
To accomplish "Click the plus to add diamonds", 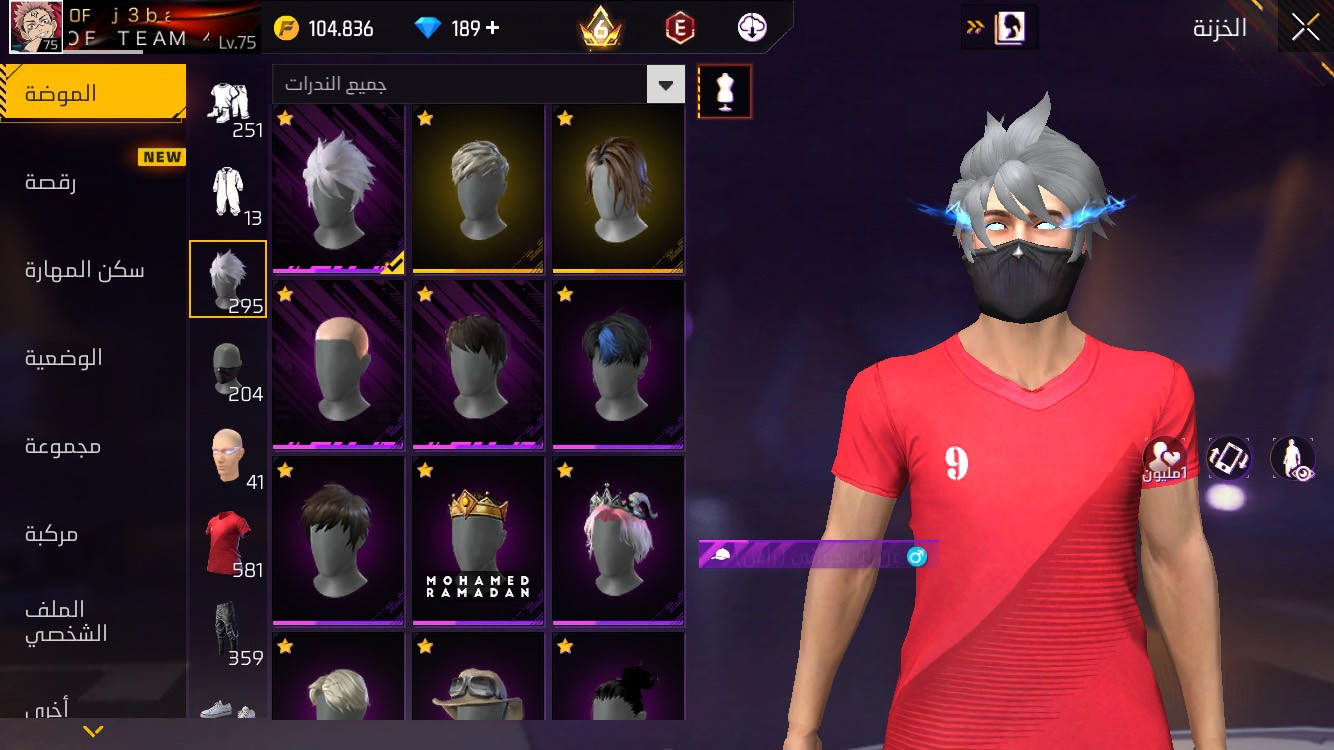I will coord(492,28).
